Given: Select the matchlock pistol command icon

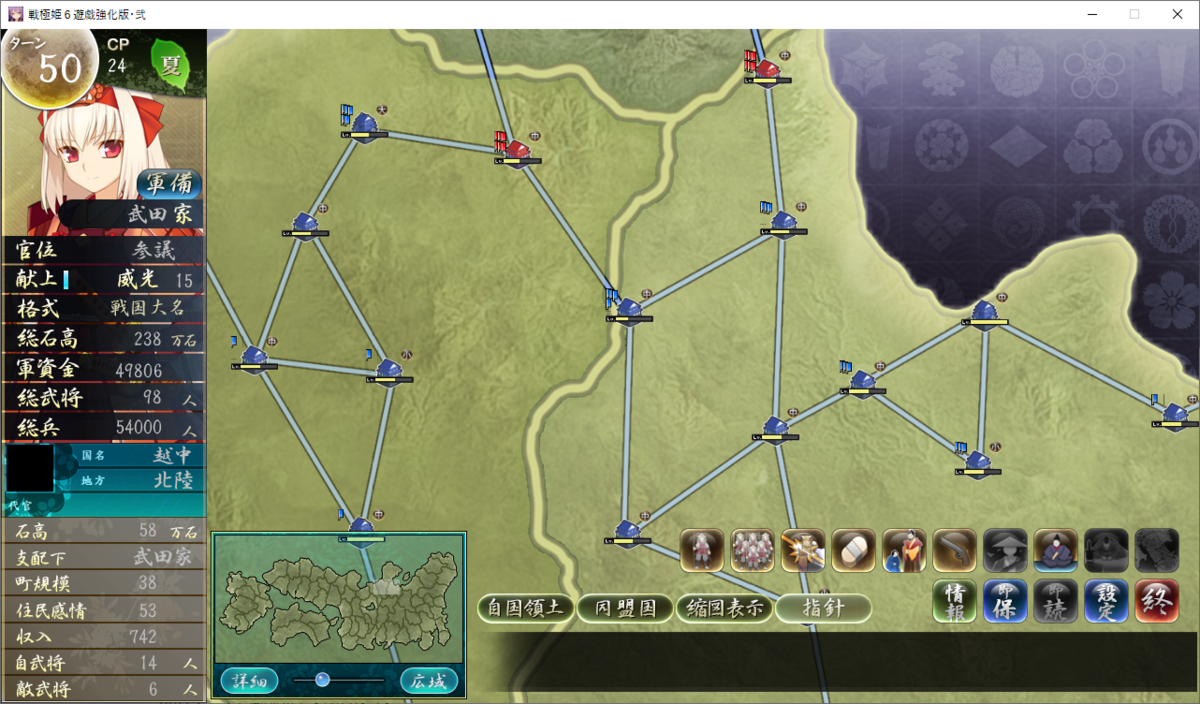Looking at the screenshot, I should 954,550.
